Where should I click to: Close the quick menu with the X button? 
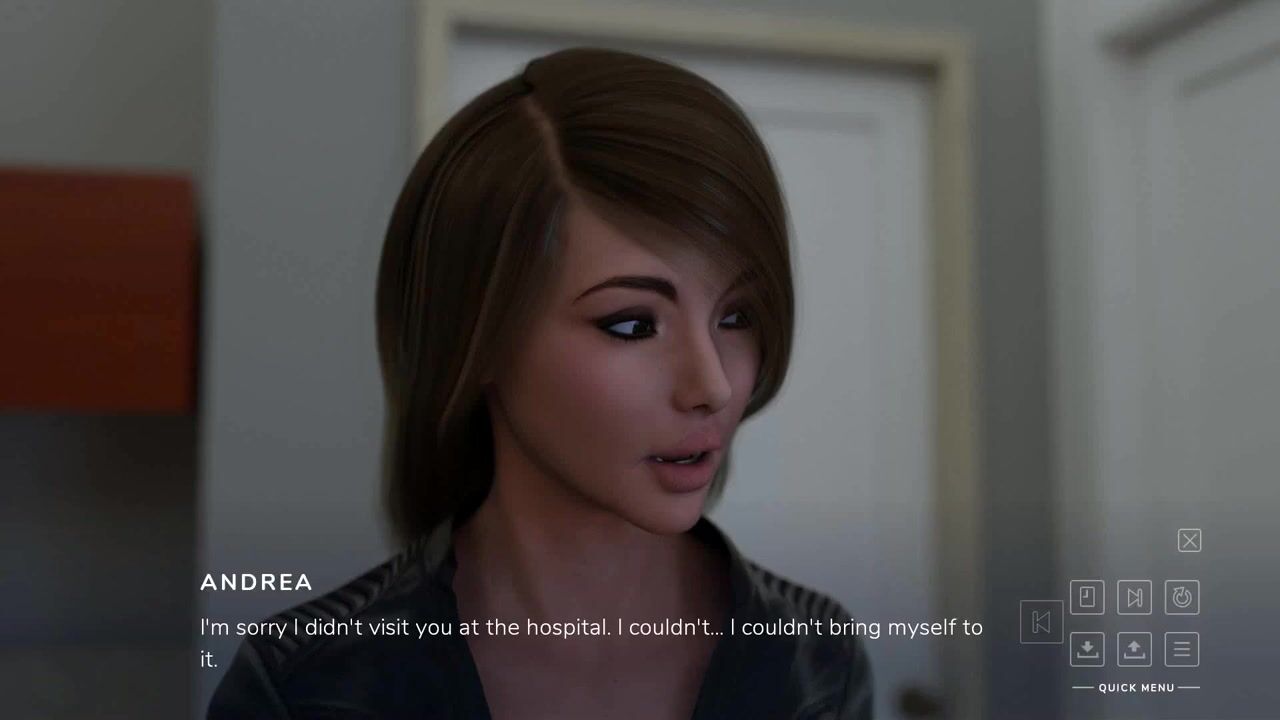coord(1189,541)
